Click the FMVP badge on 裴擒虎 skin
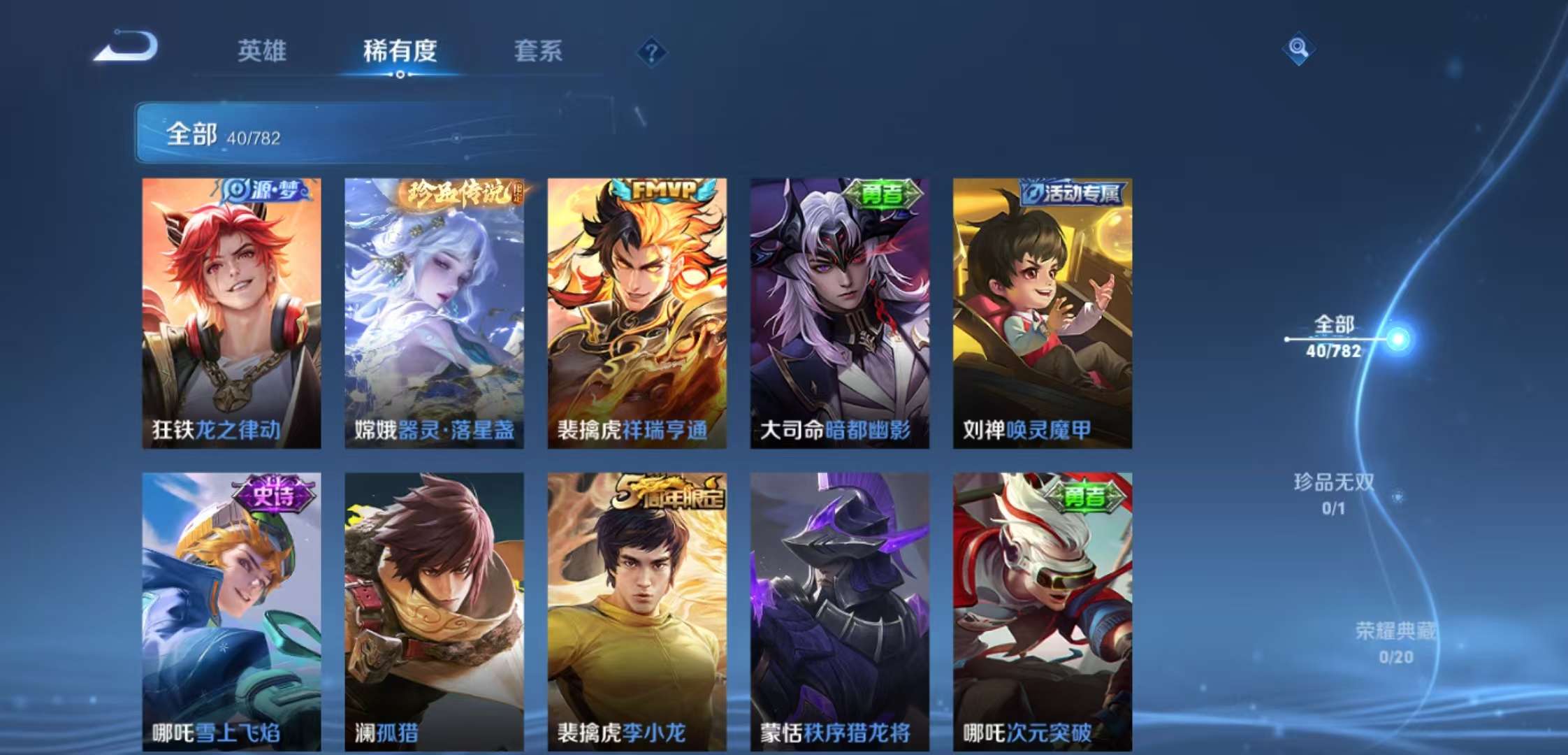The image size is (1568, 755). tap(662, 189)
